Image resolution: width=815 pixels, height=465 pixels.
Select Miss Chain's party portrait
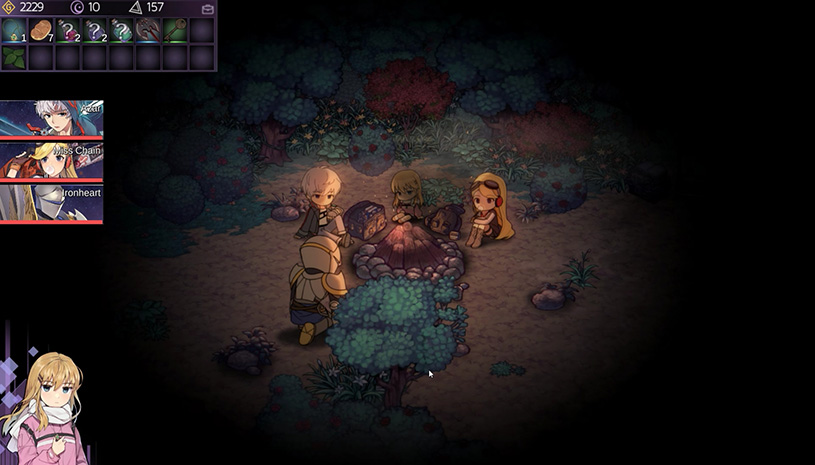[x=51, y=160]
